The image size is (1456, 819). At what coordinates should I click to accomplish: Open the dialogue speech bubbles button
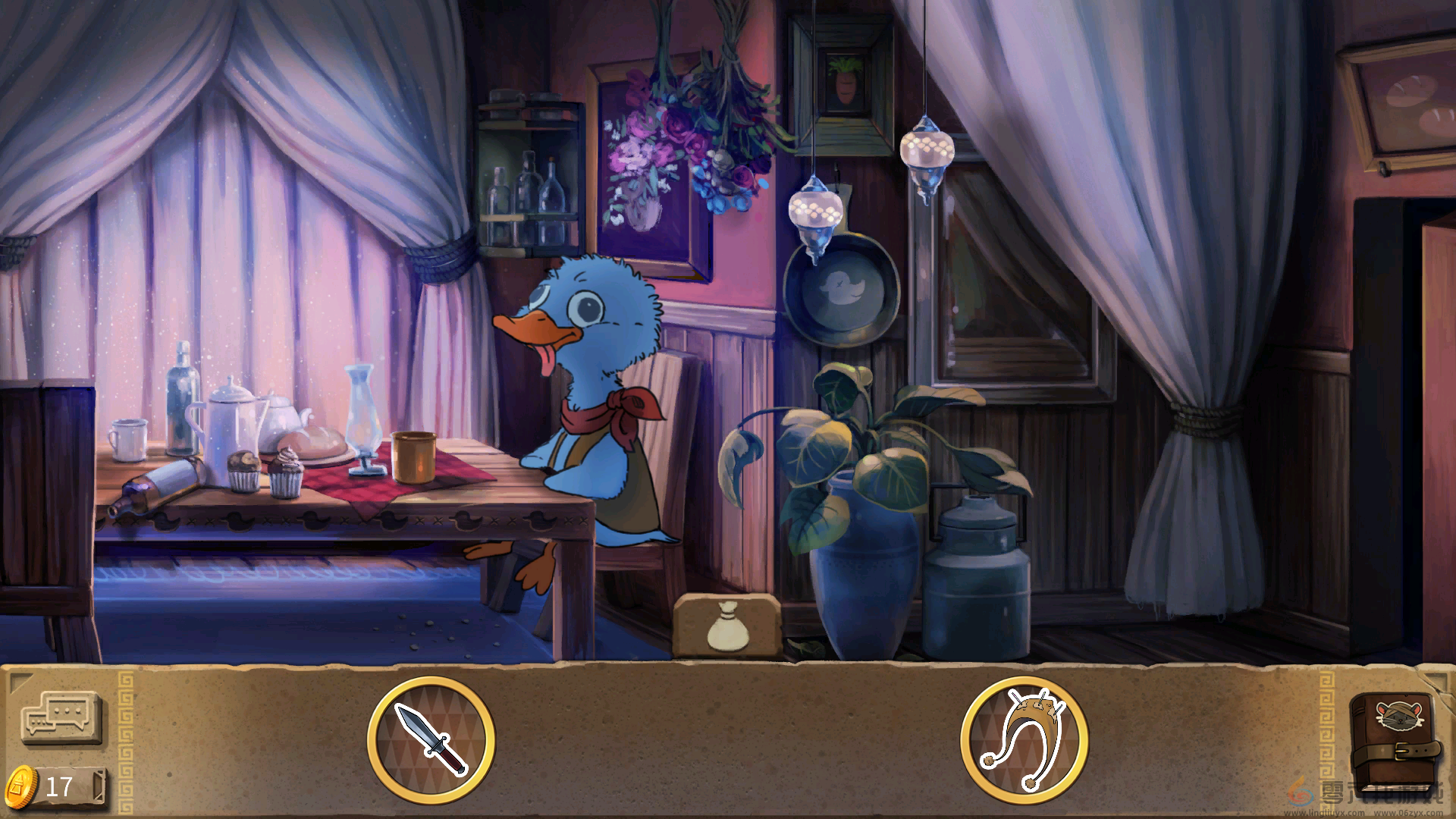pos(61,717)
